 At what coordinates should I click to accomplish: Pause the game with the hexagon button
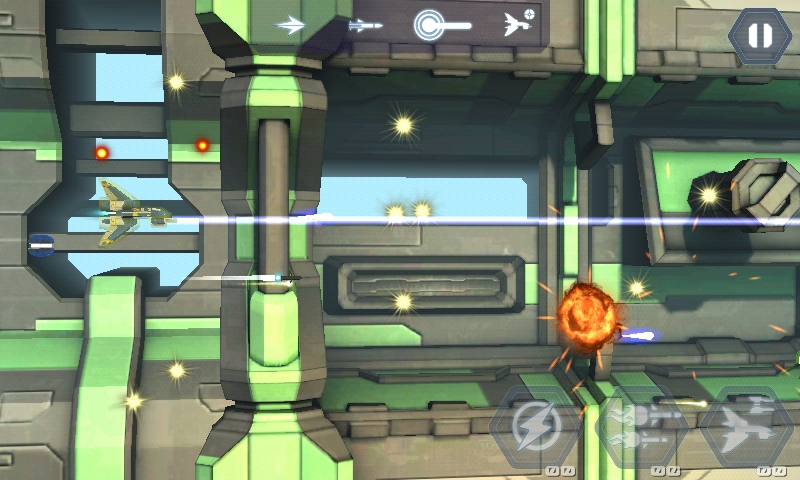(759, 36)
